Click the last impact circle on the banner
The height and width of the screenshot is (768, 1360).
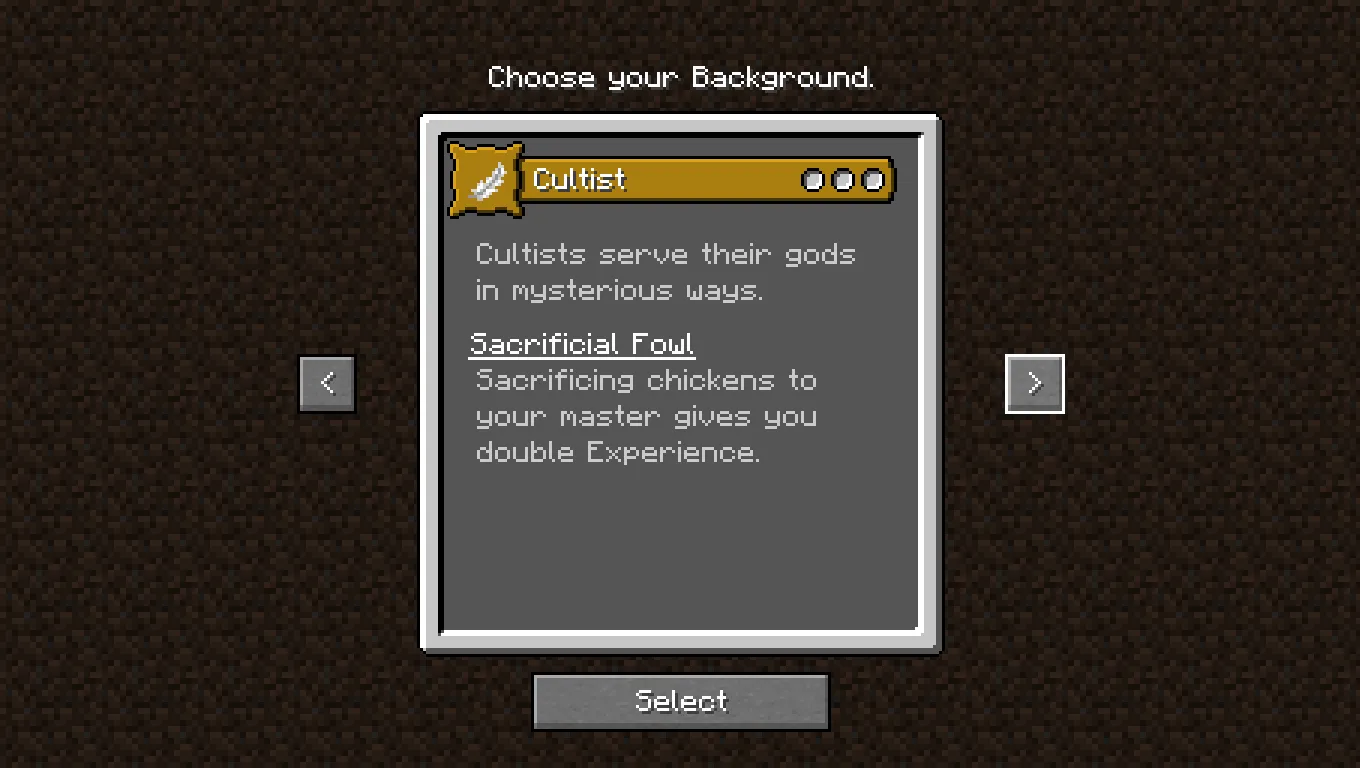coord(874,180)
